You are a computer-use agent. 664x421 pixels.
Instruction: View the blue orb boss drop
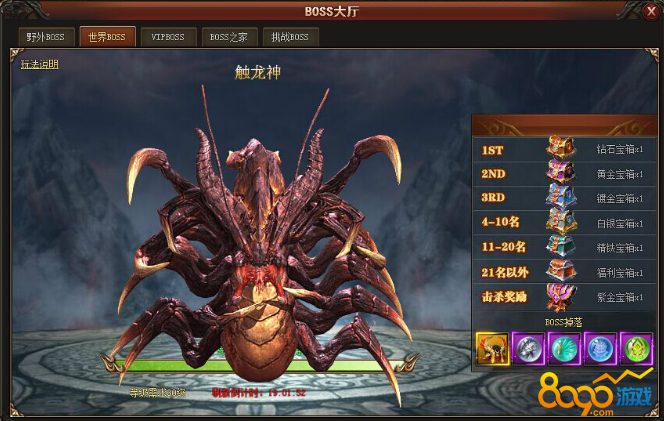pos(599,349)
